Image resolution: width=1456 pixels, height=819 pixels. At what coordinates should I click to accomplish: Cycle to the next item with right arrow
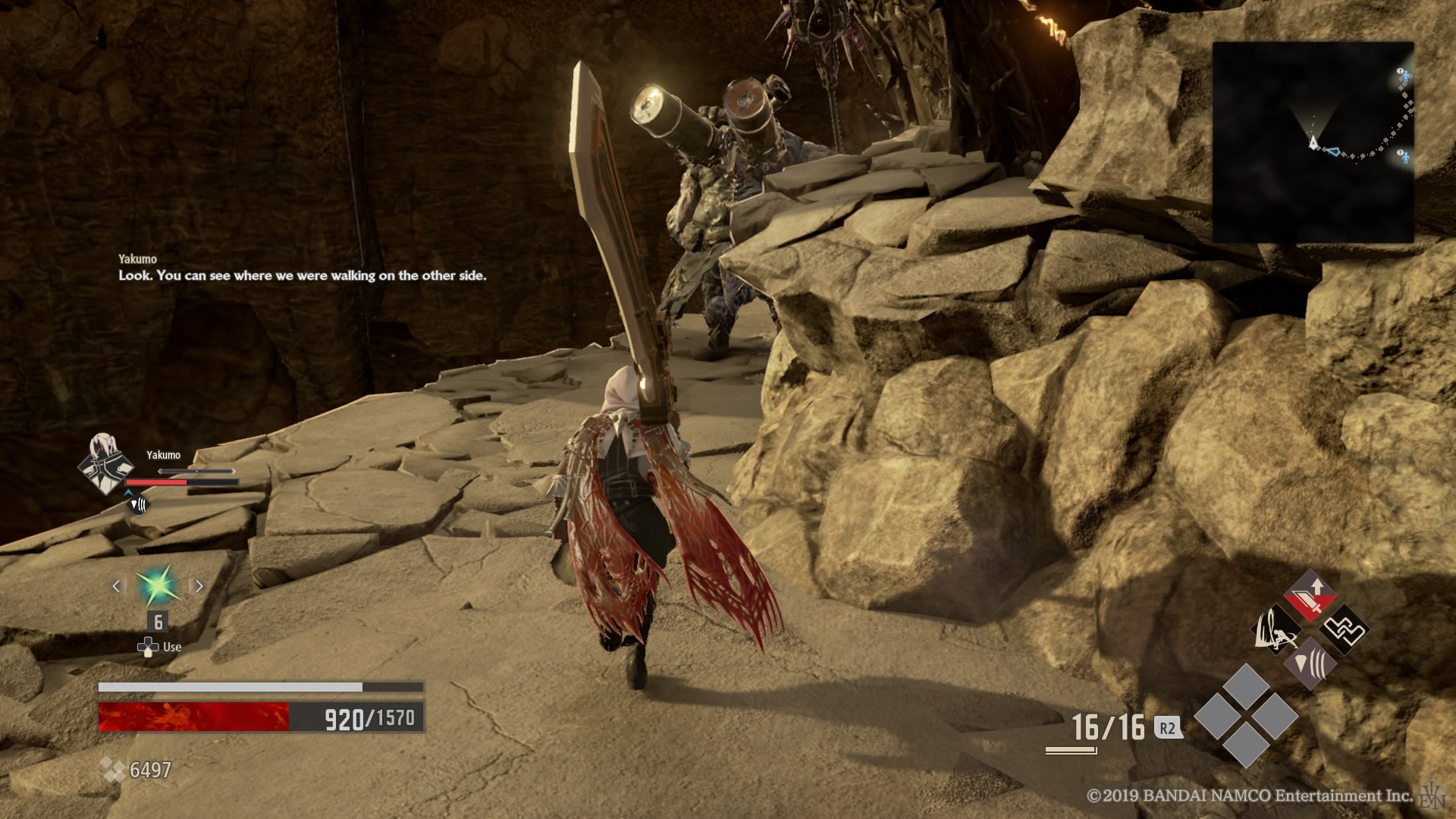199,585
